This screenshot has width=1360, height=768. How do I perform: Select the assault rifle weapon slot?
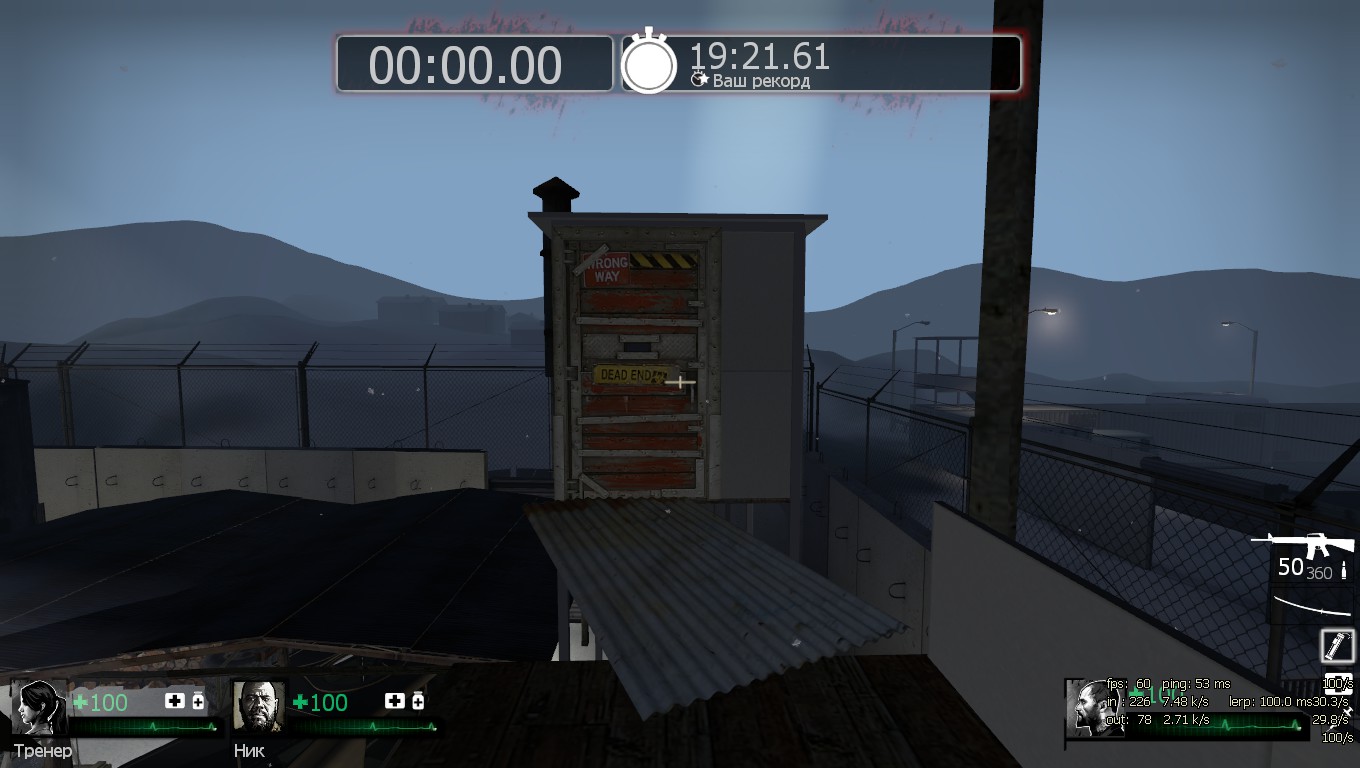(x=1310, y=545)
